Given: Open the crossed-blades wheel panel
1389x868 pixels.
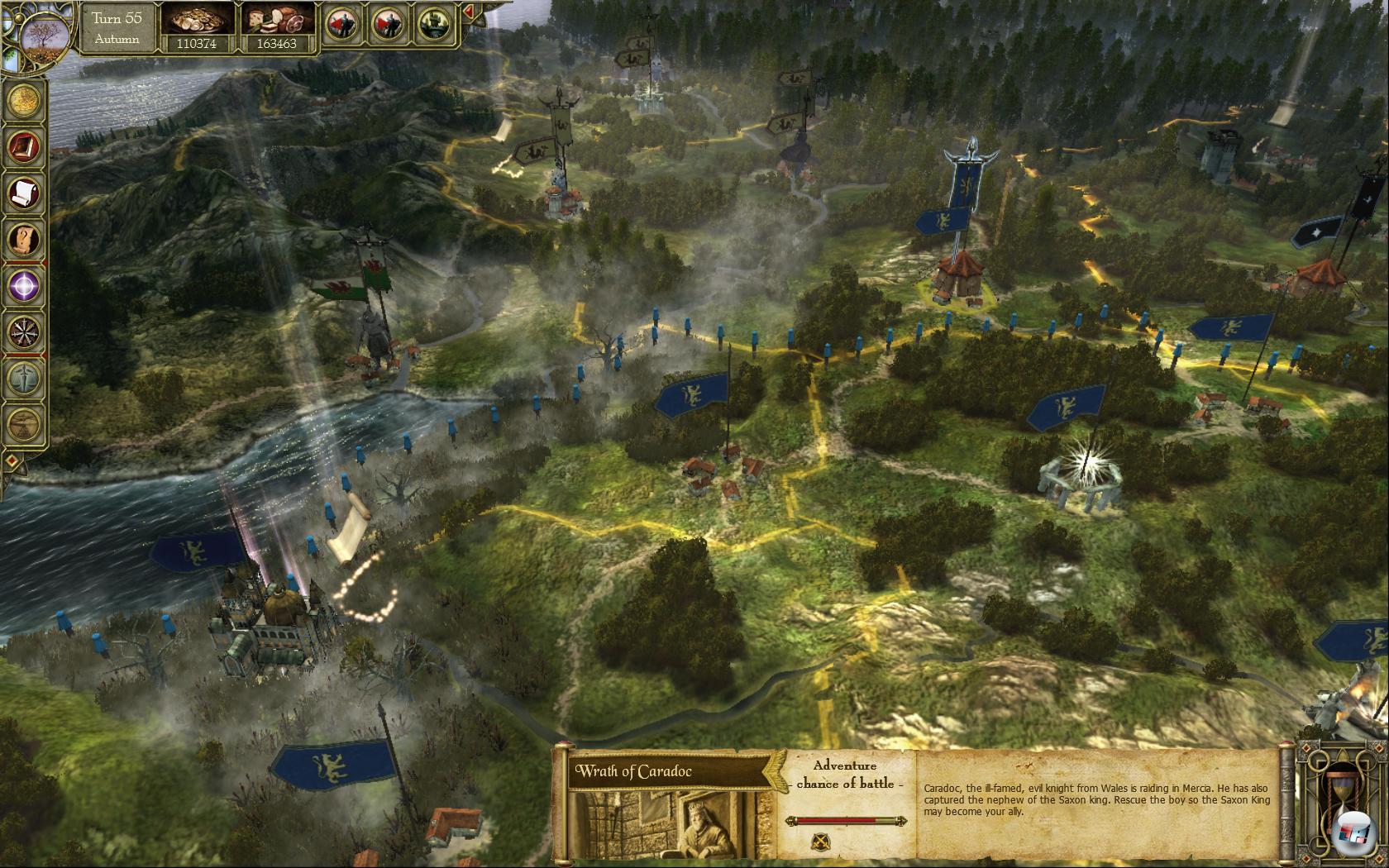Looking at the screenshot, I should [25, 332].
